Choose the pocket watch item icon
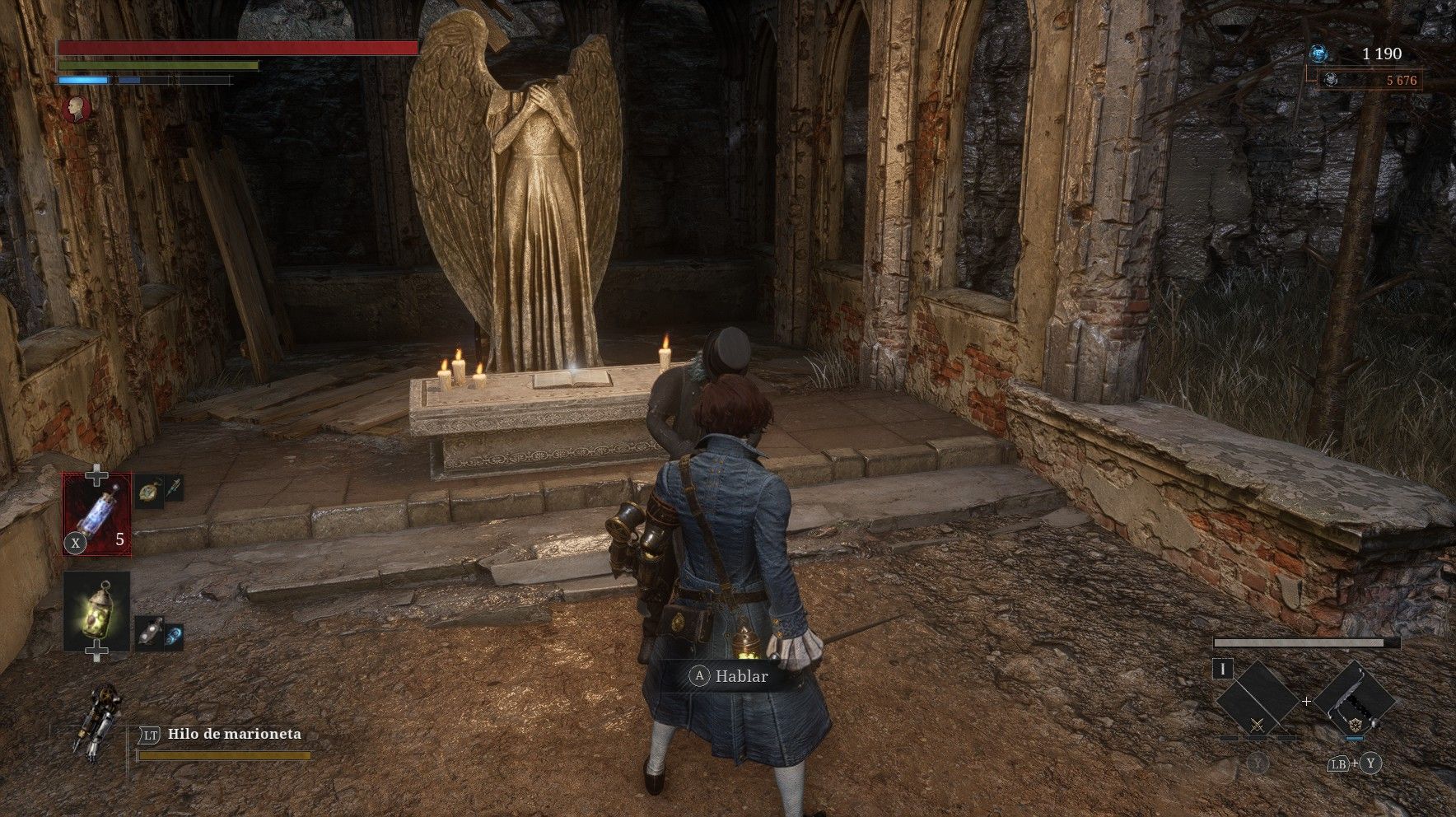Screen dimensions: 1456x817 coord(149,491)
